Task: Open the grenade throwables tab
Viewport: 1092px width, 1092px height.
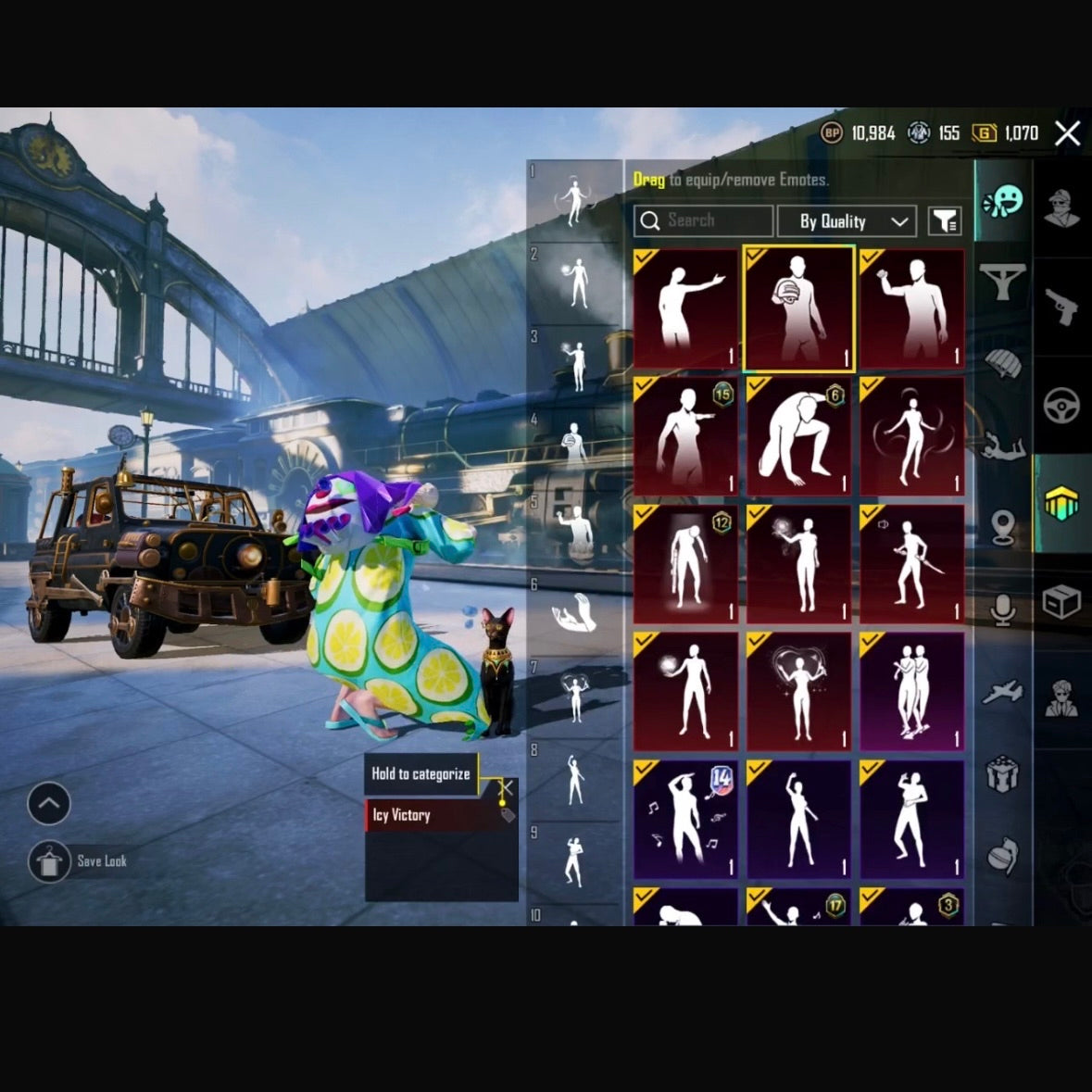Action: pyautogui.click(x=1003, y=856)
